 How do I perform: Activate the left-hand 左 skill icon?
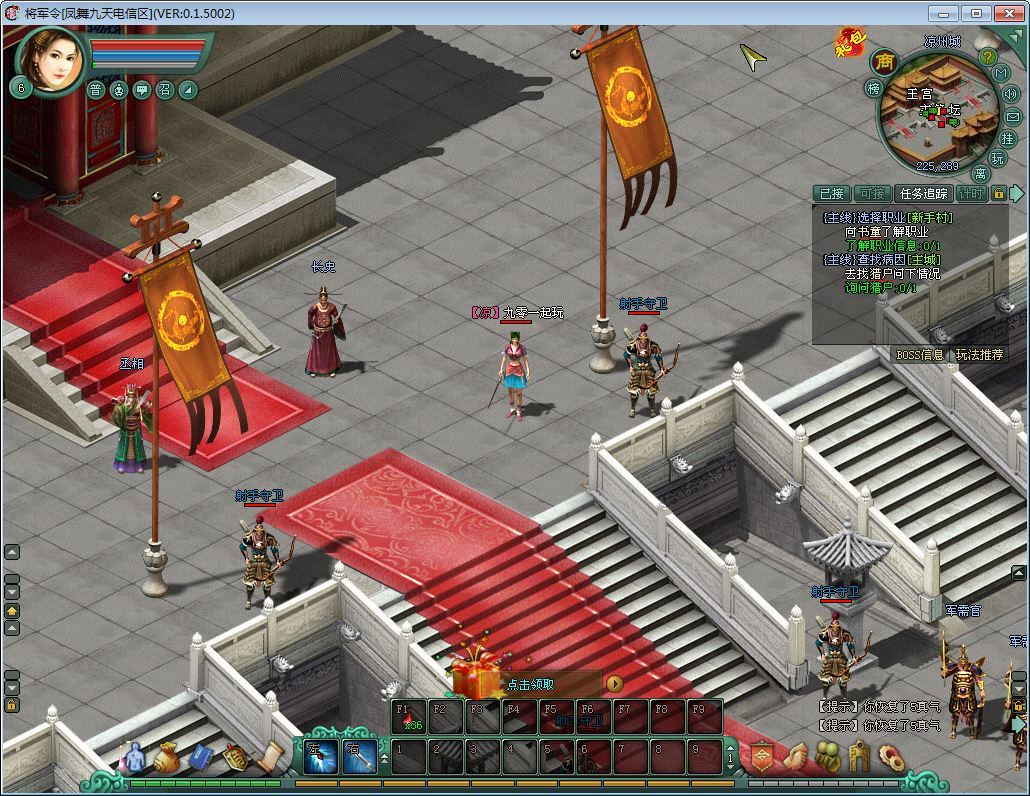pos(321,757)
